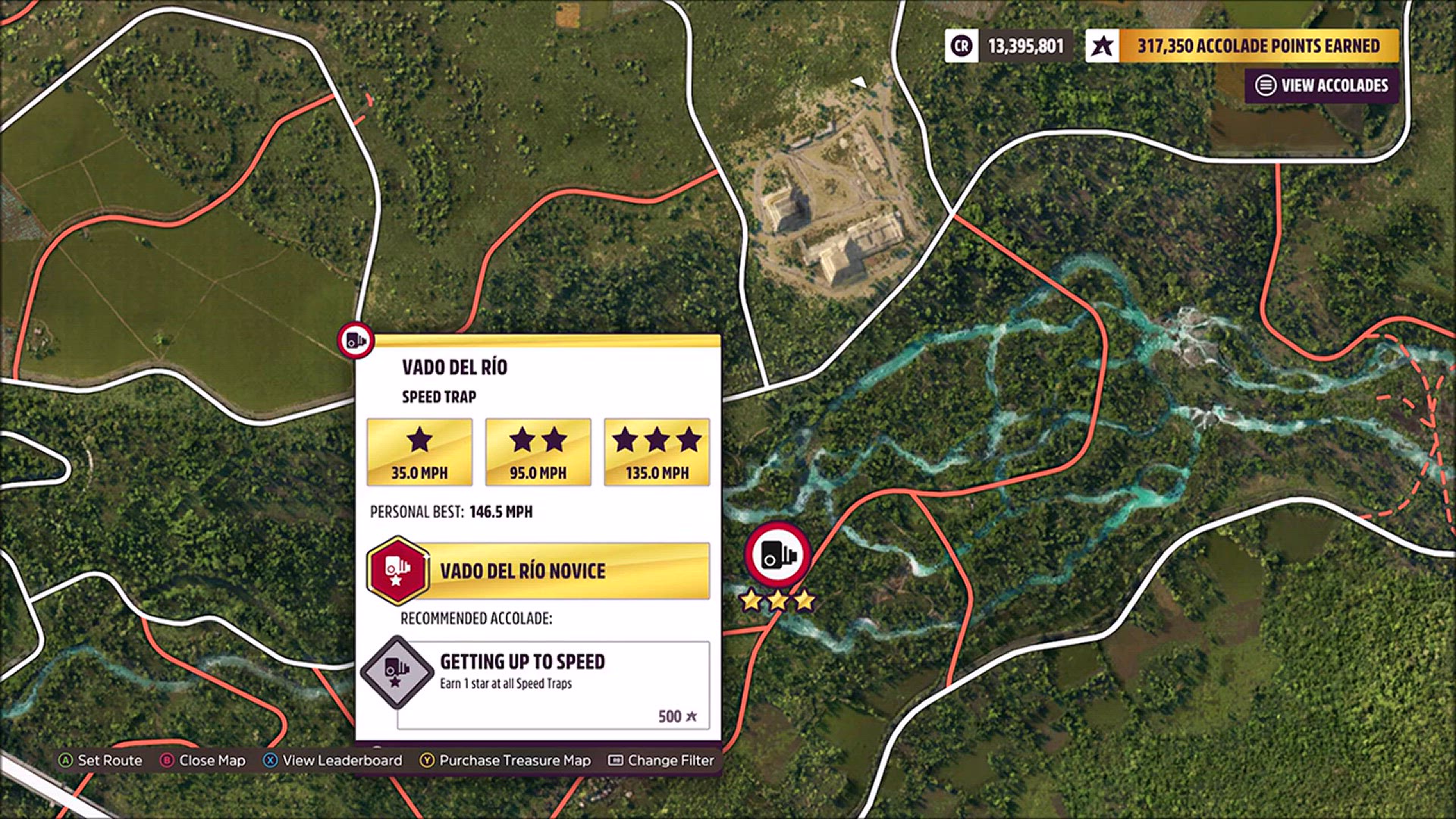Open the Vado del Río Novice accolade
Viewport: 1456px width, 819px height.
click(538, 571)
